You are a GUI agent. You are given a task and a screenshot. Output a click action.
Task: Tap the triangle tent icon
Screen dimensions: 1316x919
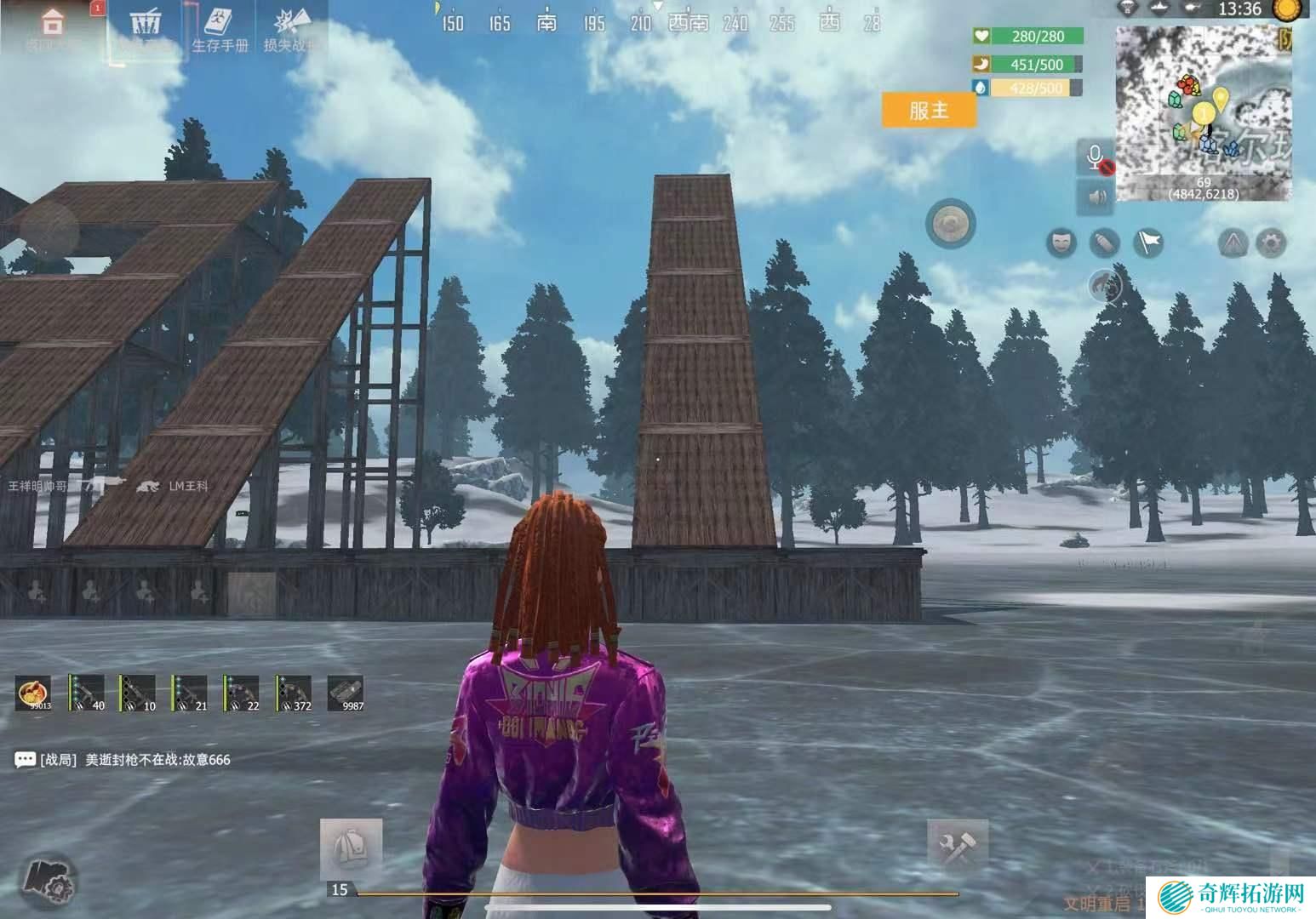[1233, 243]
